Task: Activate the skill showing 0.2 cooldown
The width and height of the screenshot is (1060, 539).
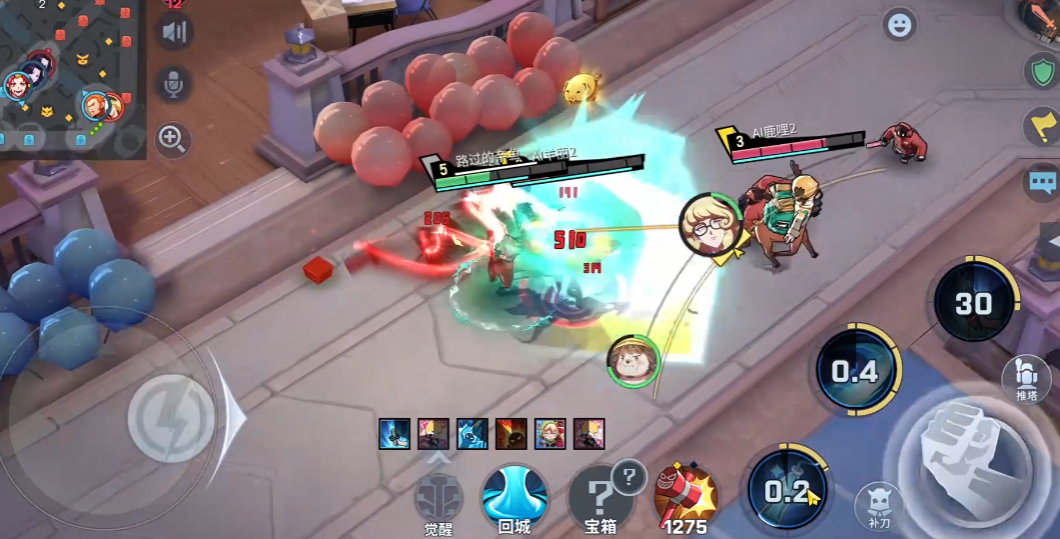Action: coord(787,490)
